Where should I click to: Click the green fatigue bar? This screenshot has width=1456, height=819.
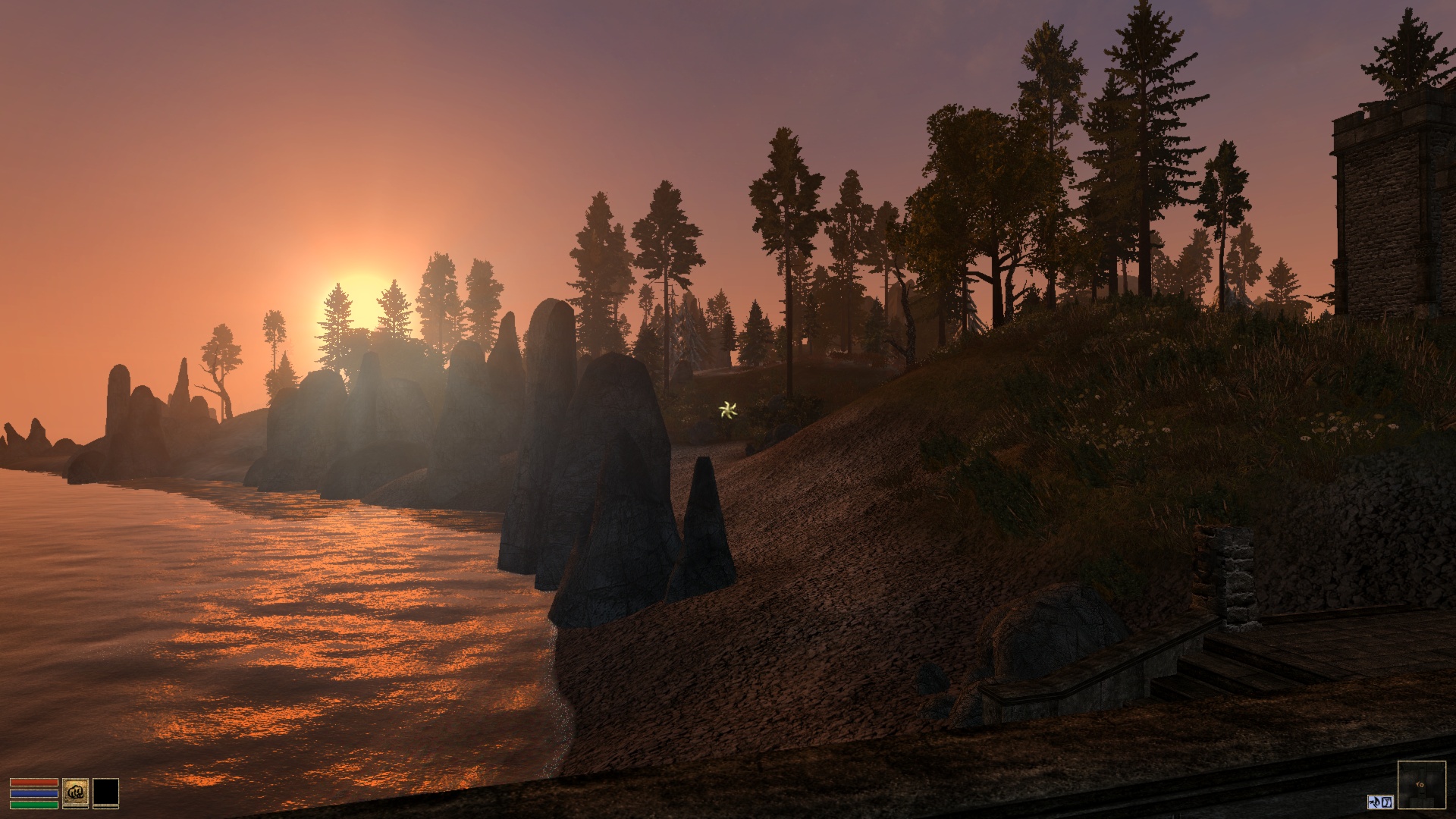coord(34,805)
